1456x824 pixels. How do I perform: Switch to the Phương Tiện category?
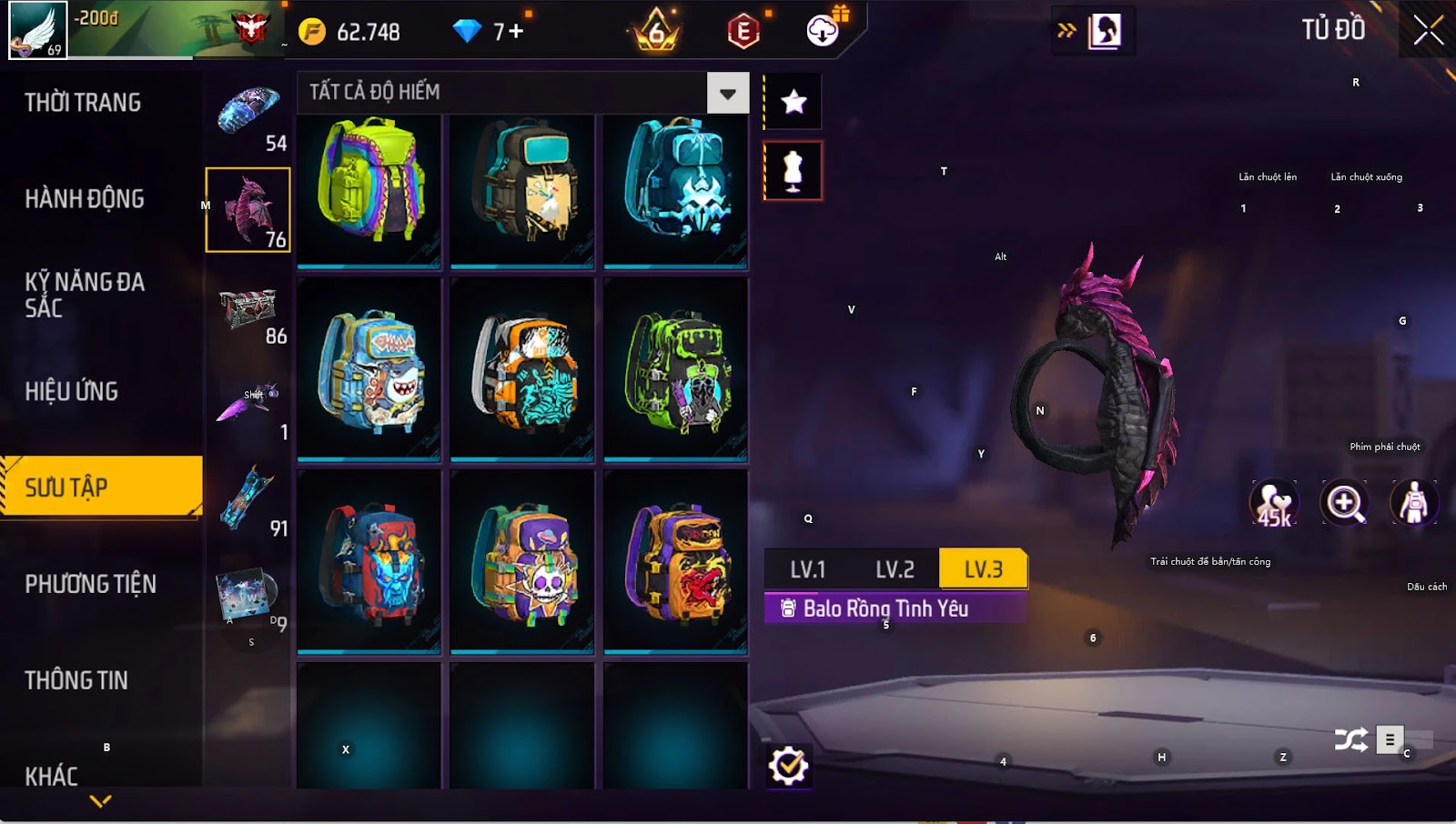[91, 584]
